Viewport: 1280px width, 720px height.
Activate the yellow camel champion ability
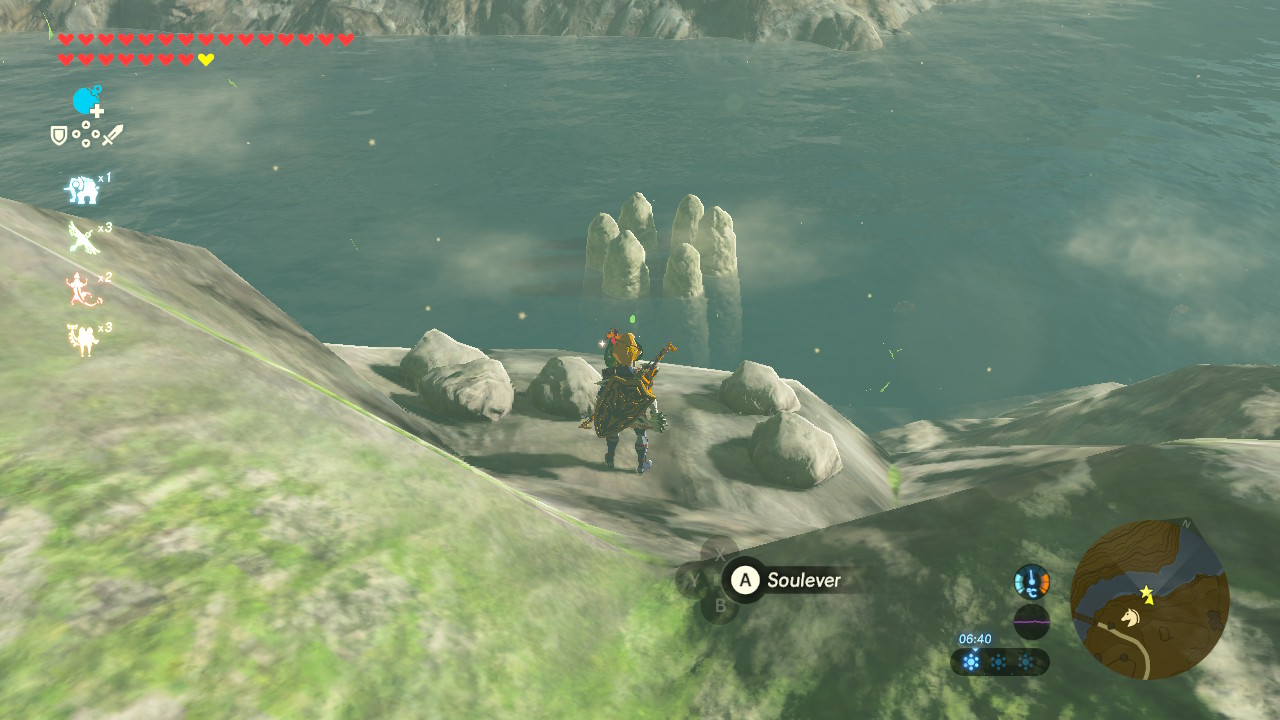tap(81, 340)
